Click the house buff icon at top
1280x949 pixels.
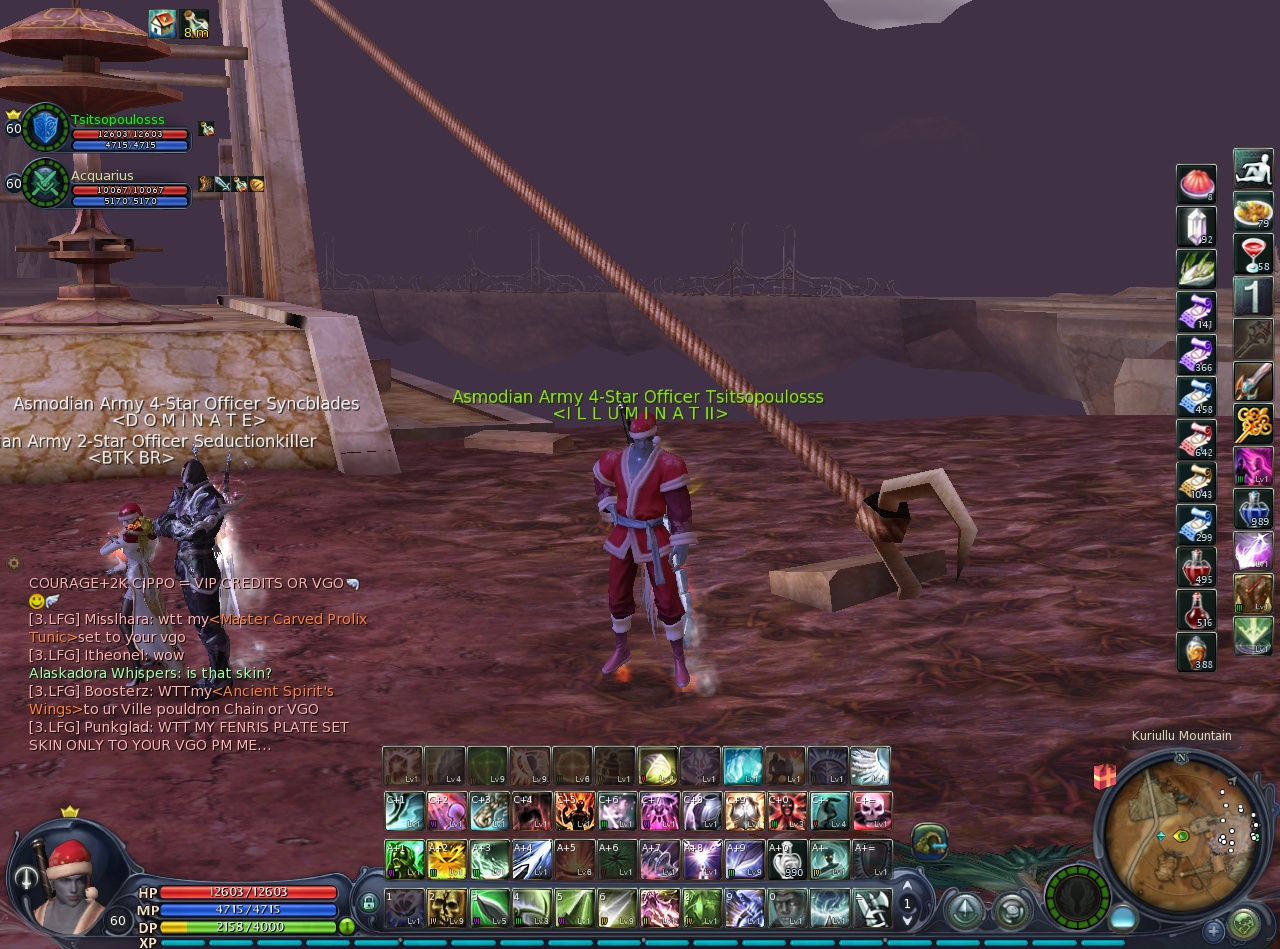(162, 24)
